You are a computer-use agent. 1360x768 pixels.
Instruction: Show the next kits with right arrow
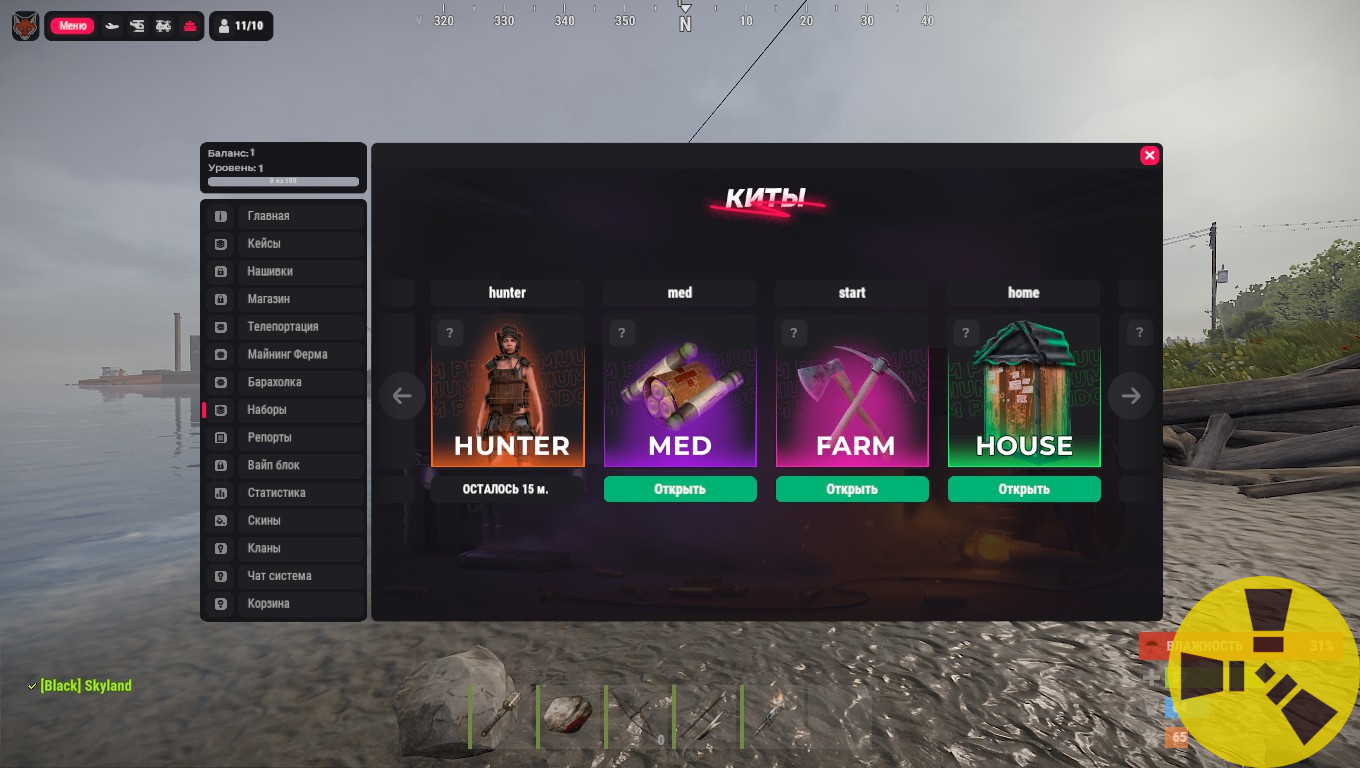click(x=1131, y=396)
